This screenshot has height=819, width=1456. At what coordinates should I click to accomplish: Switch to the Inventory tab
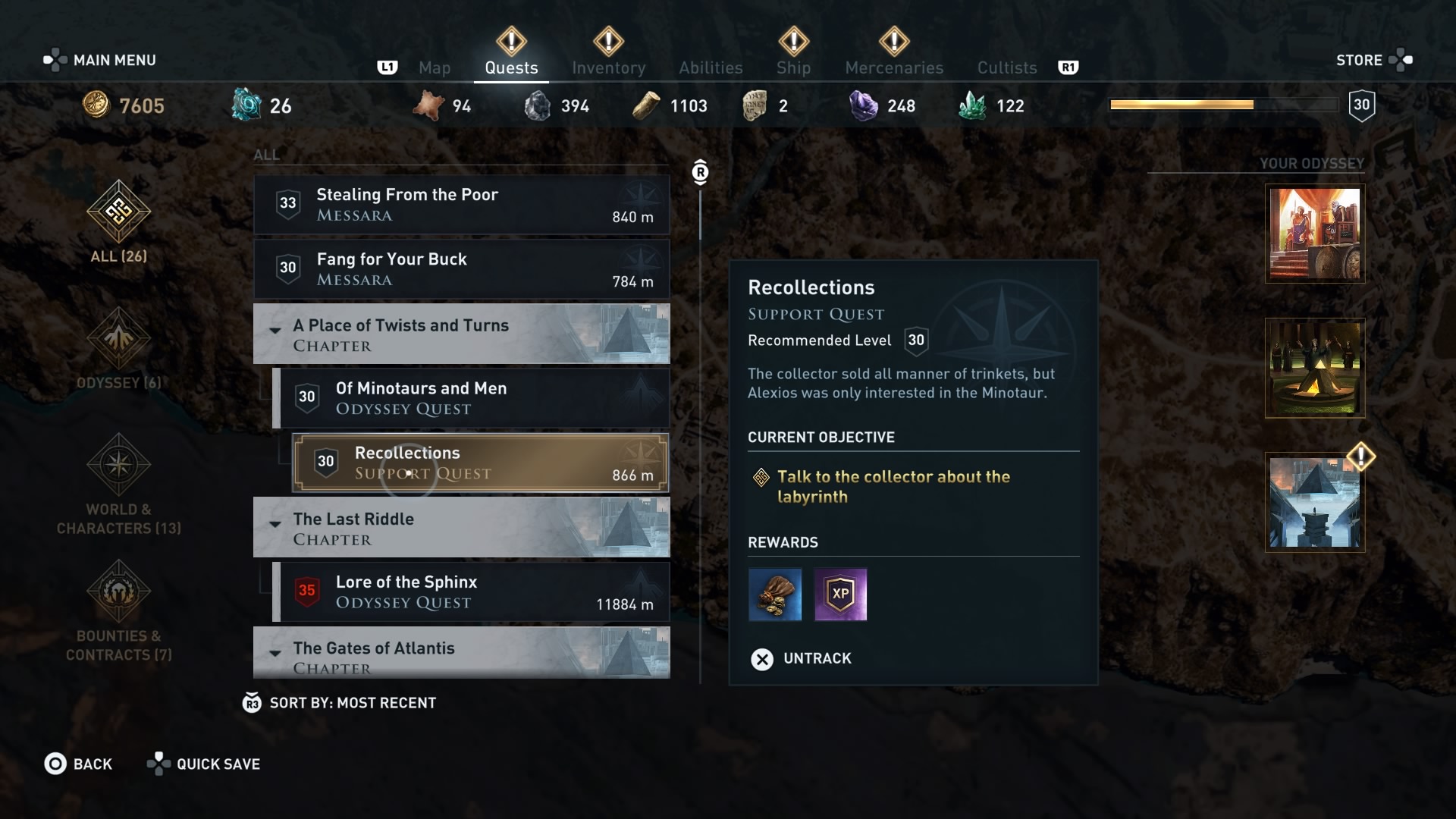[609, 67]
